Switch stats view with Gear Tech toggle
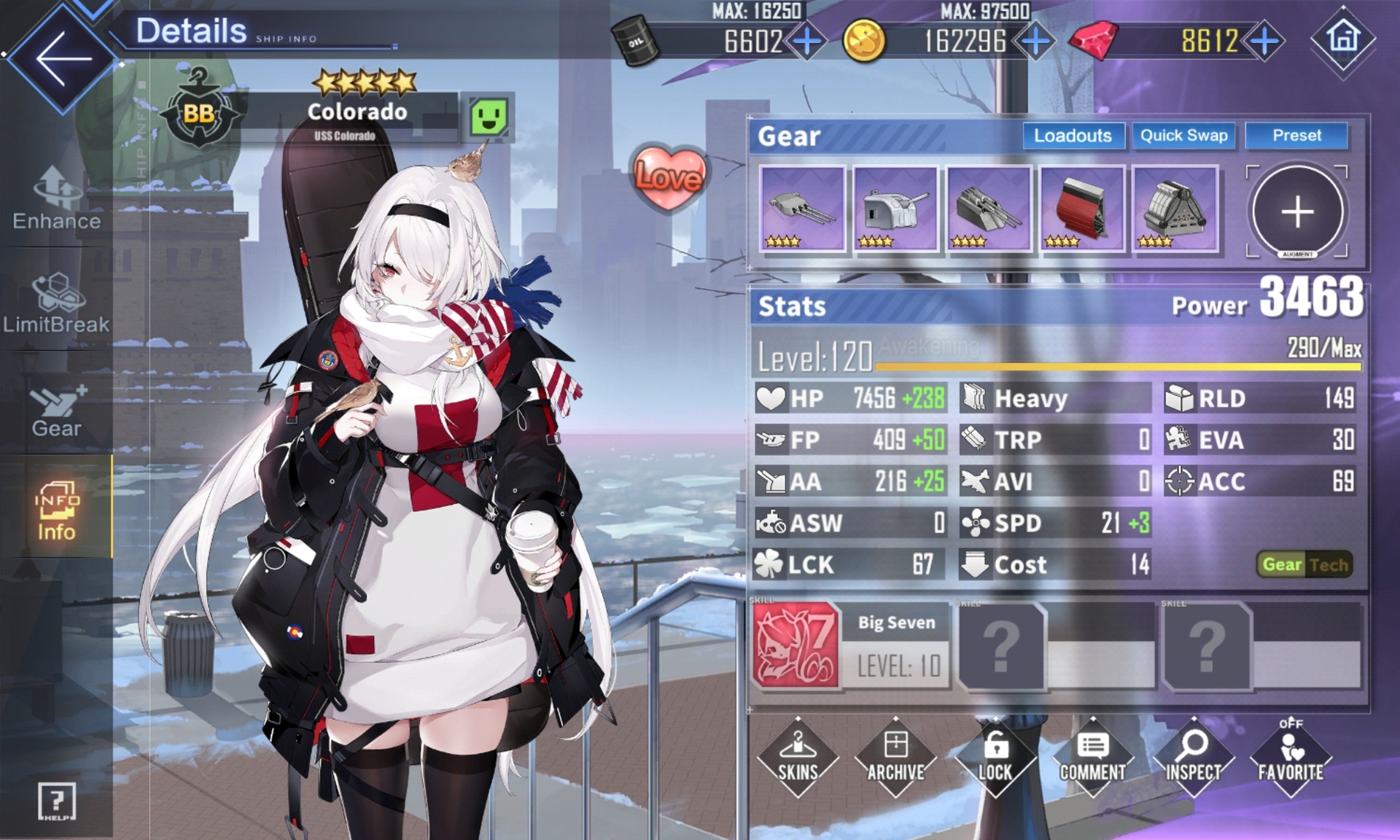 point(1305,564)
